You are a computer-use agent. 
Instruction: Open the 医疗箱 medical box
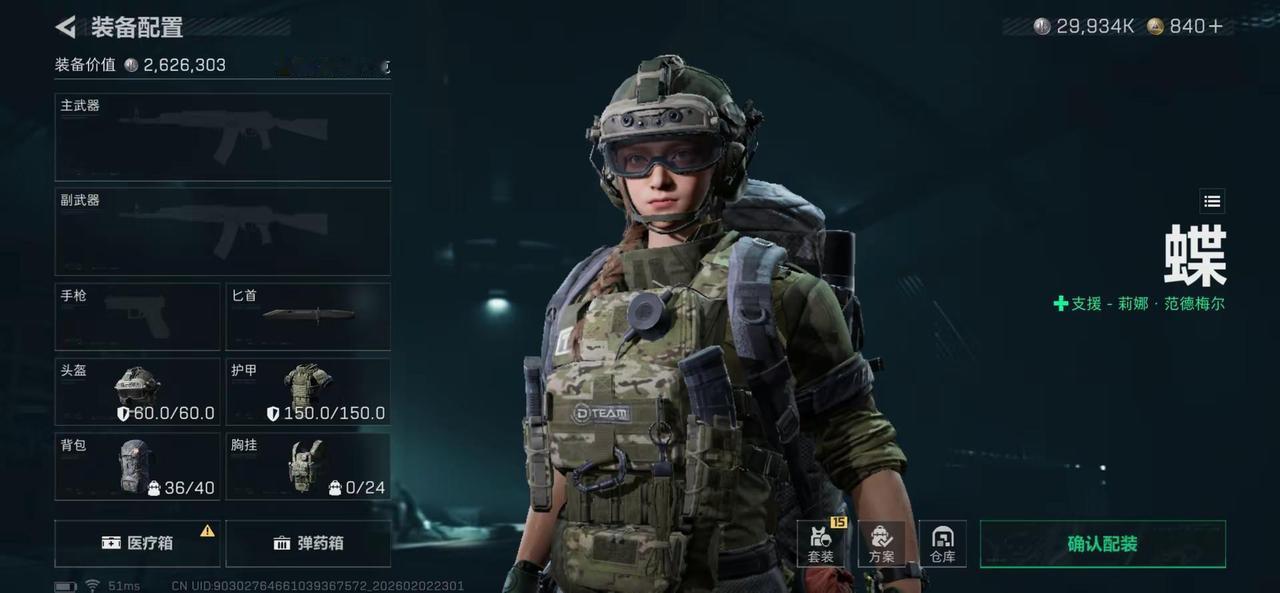[137, 543]
